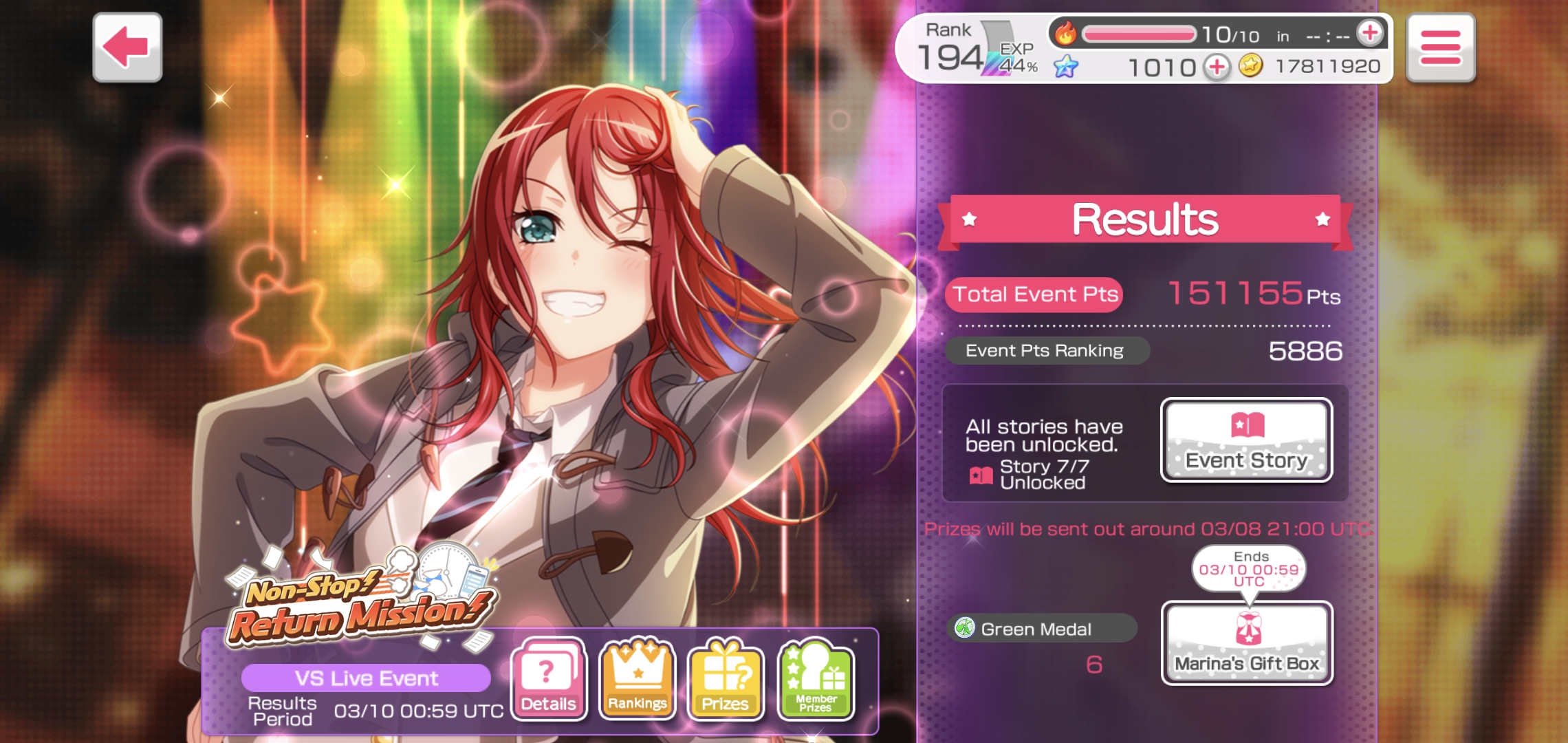Open Marina's Gift Box
The width and height of the screenshot is (1568, 743).
click(x=1246, y=643)
